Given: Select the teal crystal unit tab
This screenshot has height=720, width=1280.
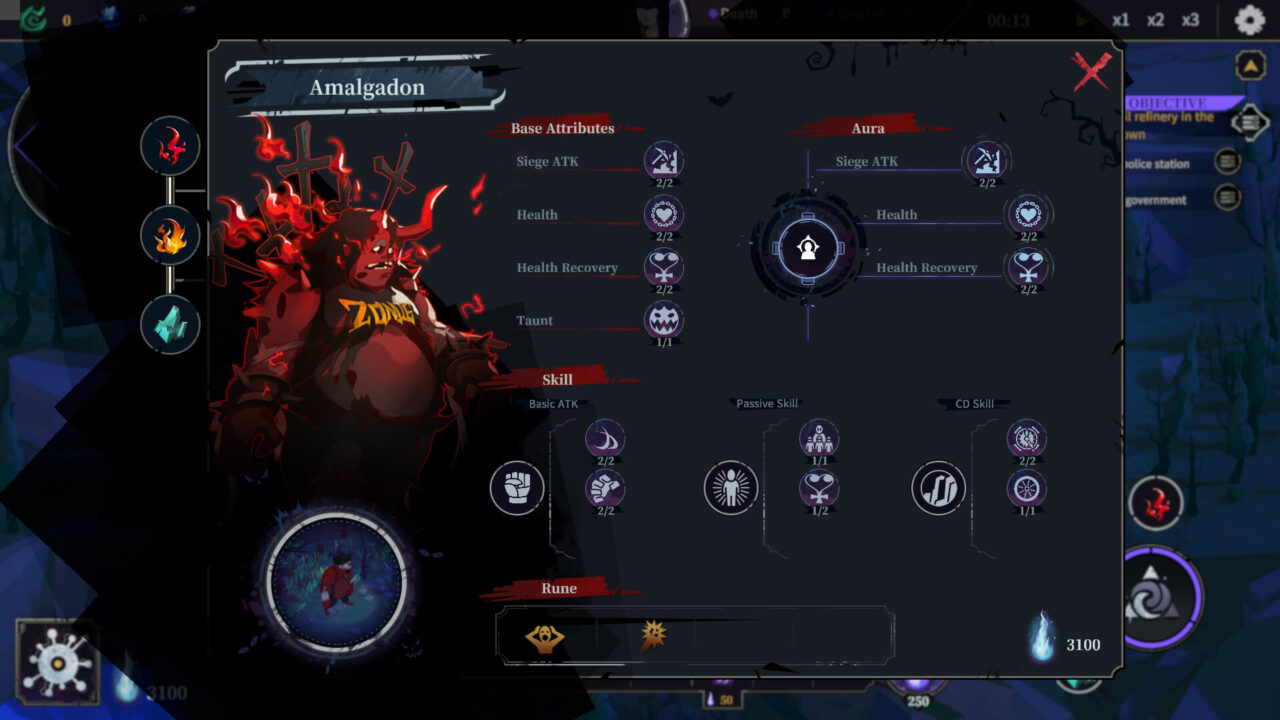Looking at the screenshot, I should tap(170, 325).
